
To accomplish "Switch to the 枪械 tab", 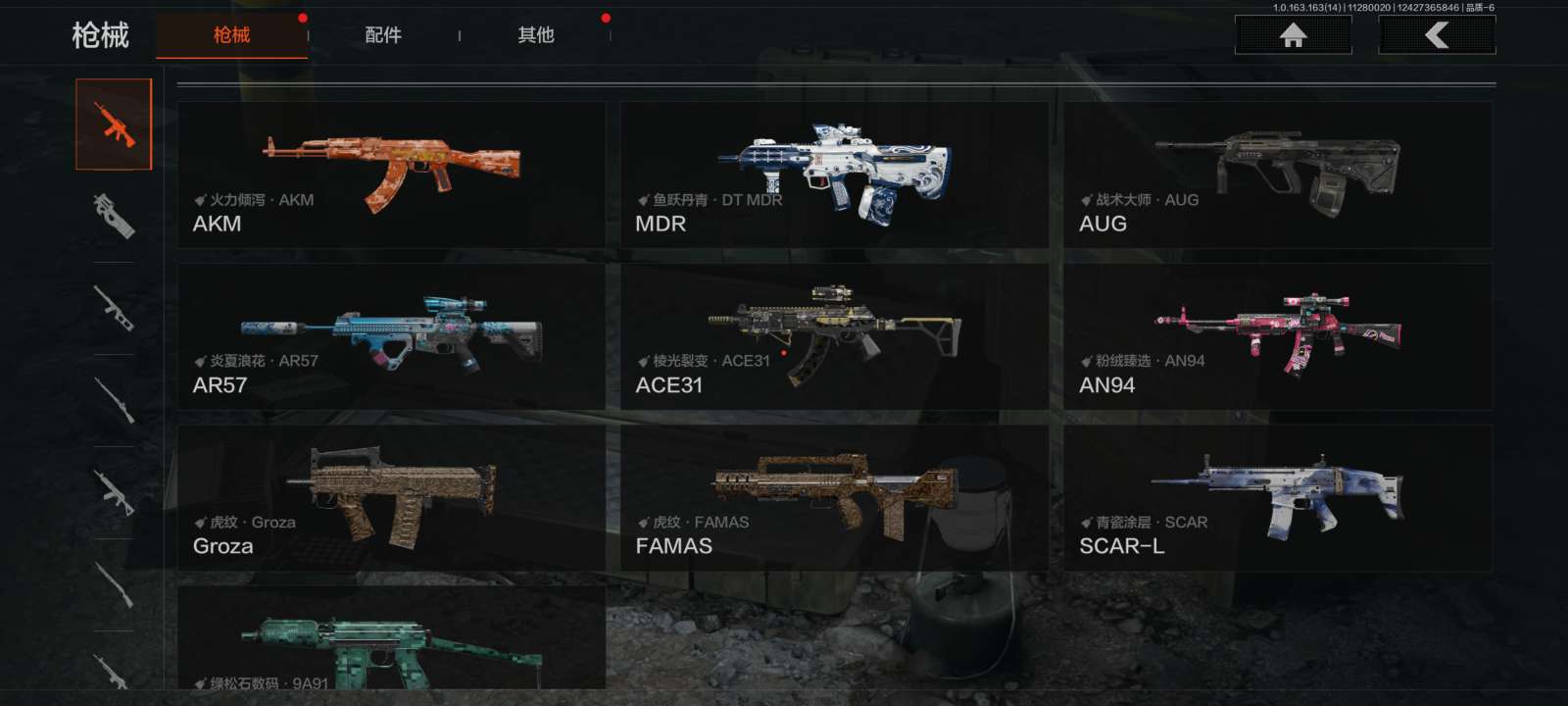I will [x=232, y=35].
